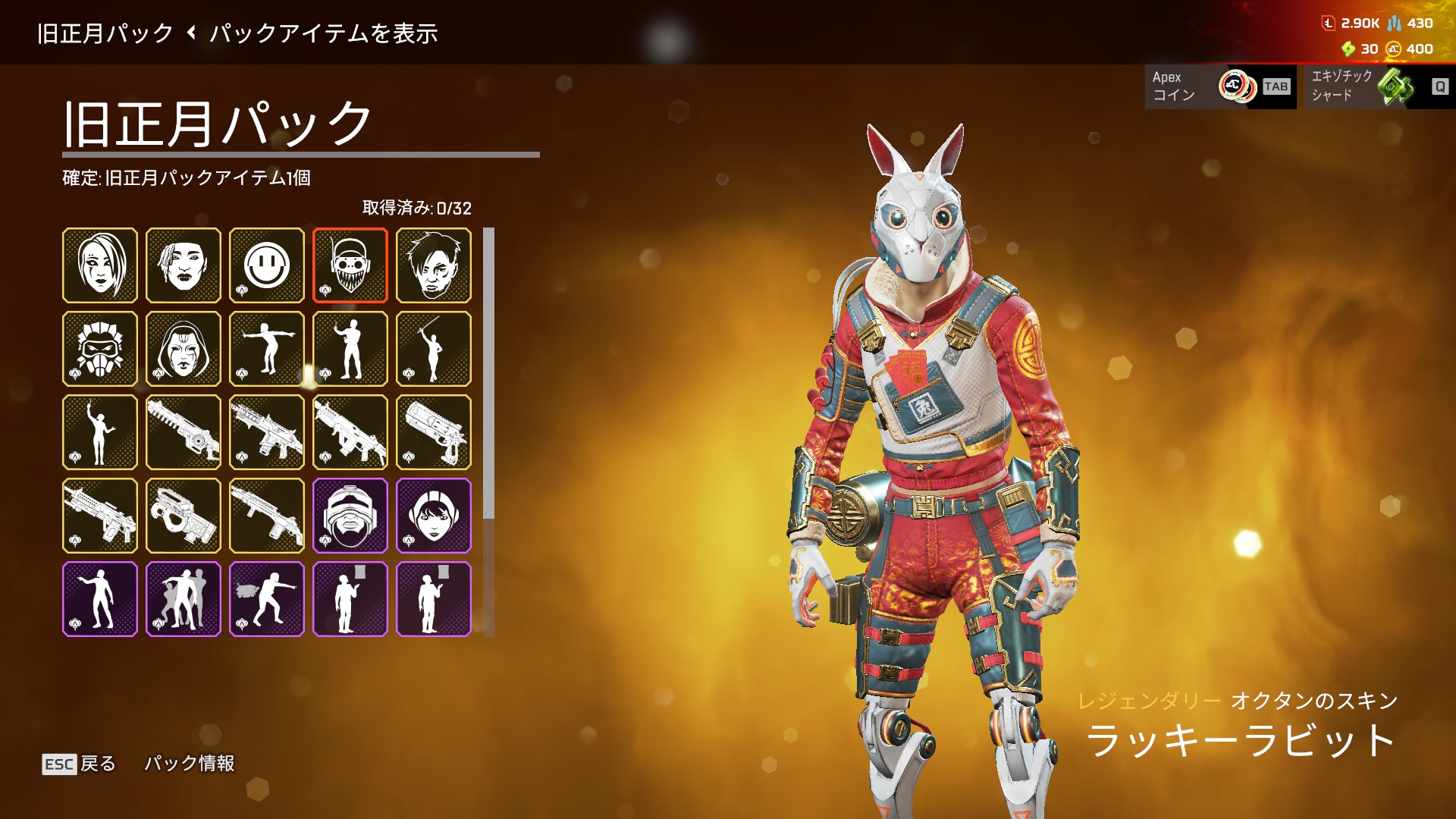The image size is (1456, 819).
Task: Select the purple Gibraltar helmet skin tile
Action: click(x=350, y=516)
